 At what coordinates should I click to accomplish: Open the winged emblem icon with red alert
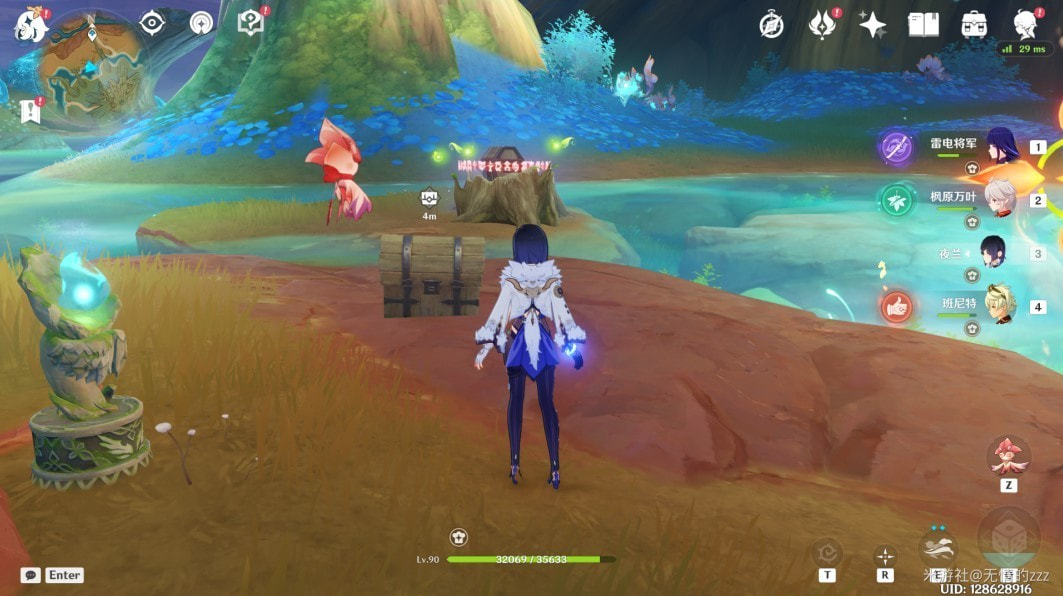(x=822, y=25)
